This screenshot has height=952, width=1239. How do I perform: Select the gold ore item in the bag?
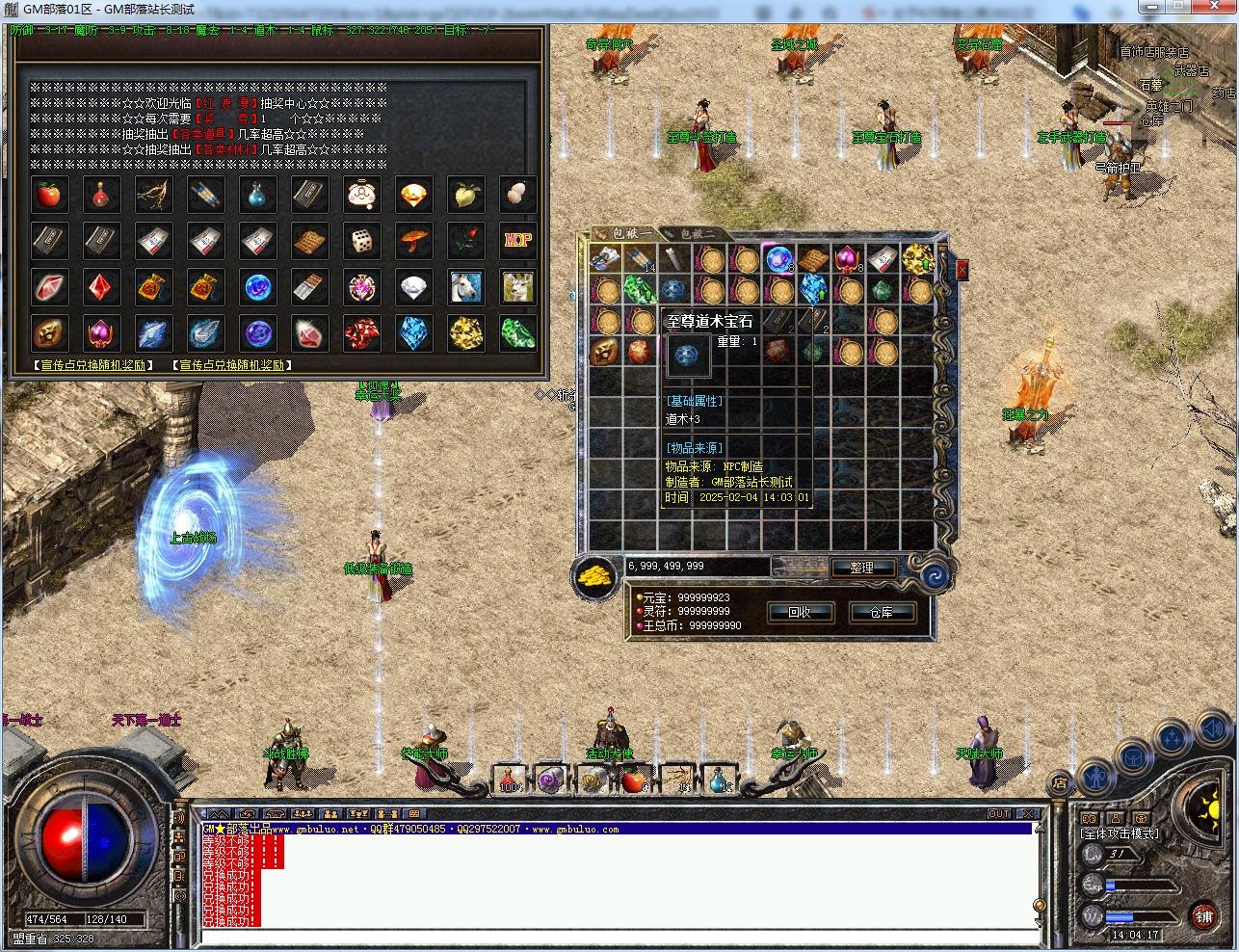(915, 259)
